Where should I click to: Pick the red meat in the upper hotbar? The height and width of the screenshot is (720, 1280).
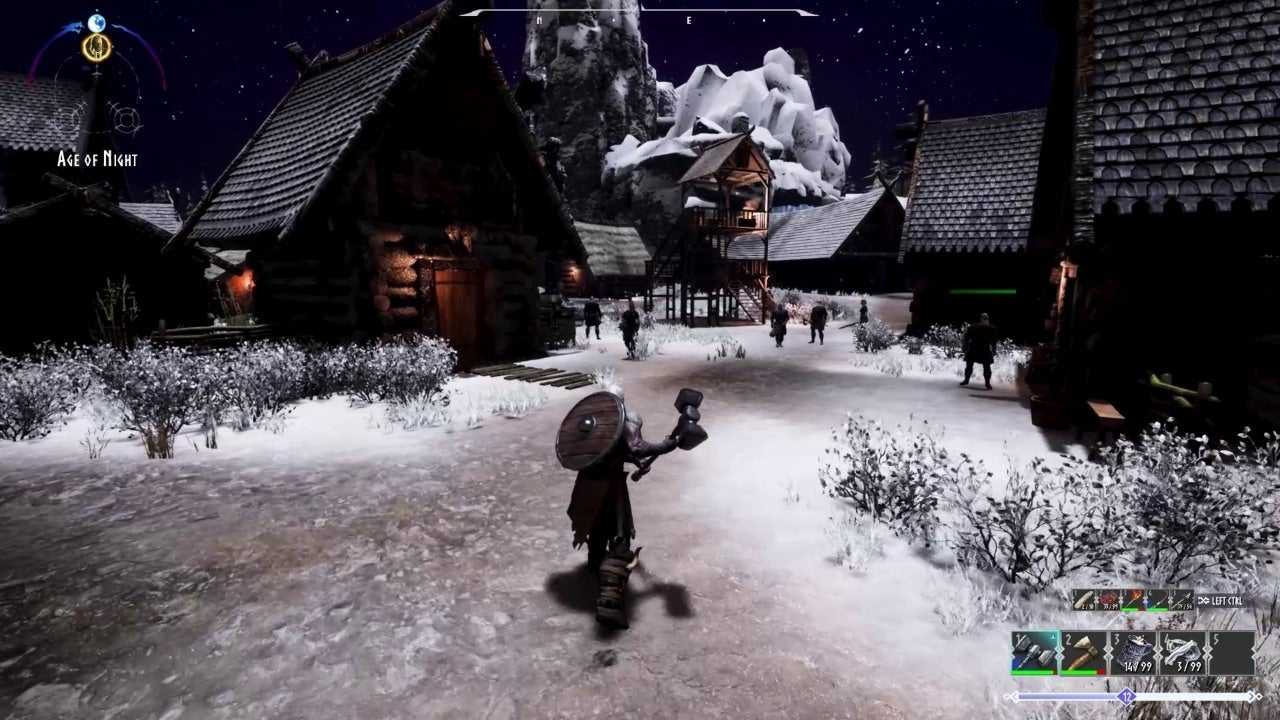click(1108, 600)
